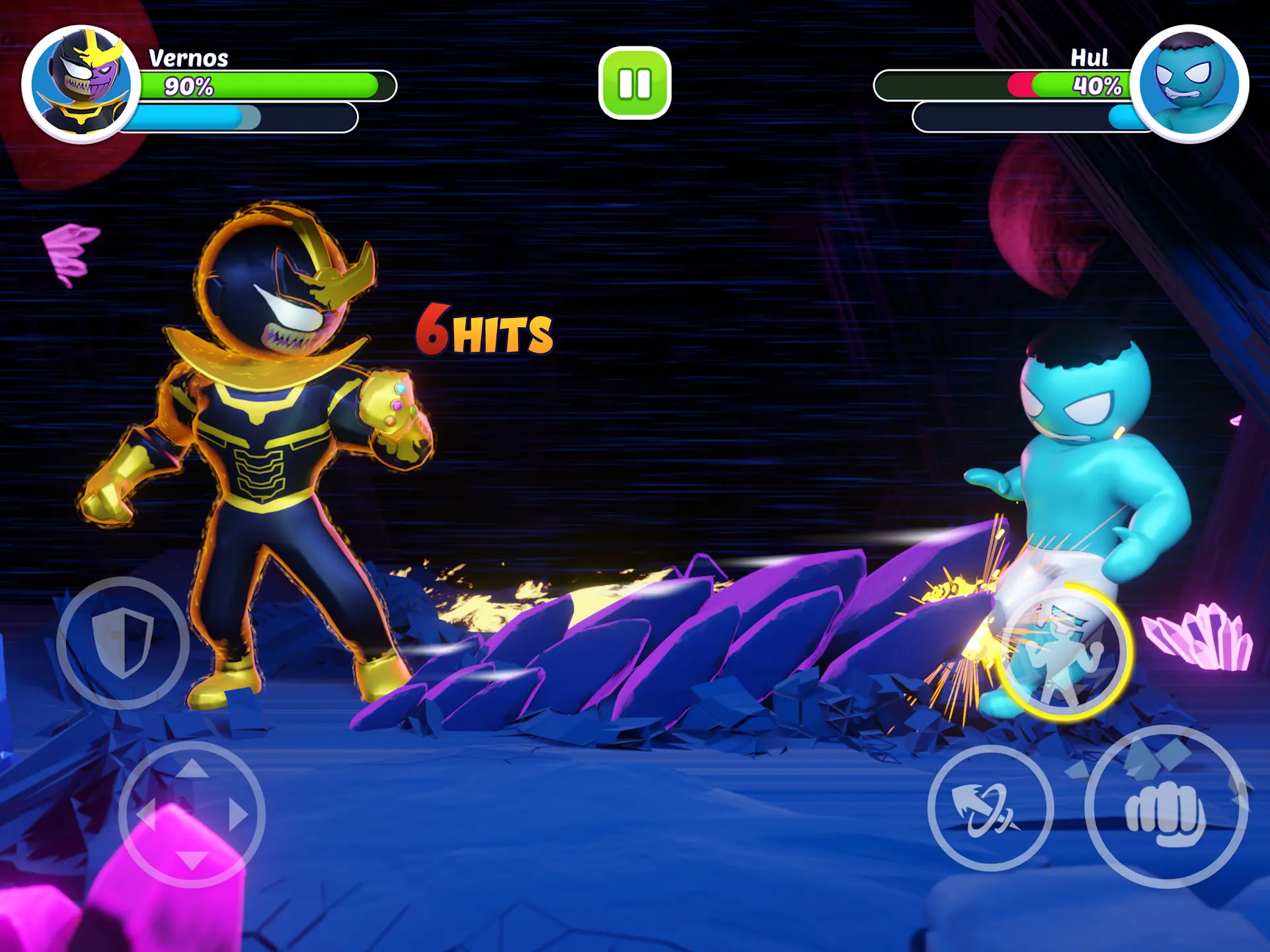Screen dimensions: 1270x952
Task: Jump using the directional pad up arrow
Action: (x=192, y=768)
